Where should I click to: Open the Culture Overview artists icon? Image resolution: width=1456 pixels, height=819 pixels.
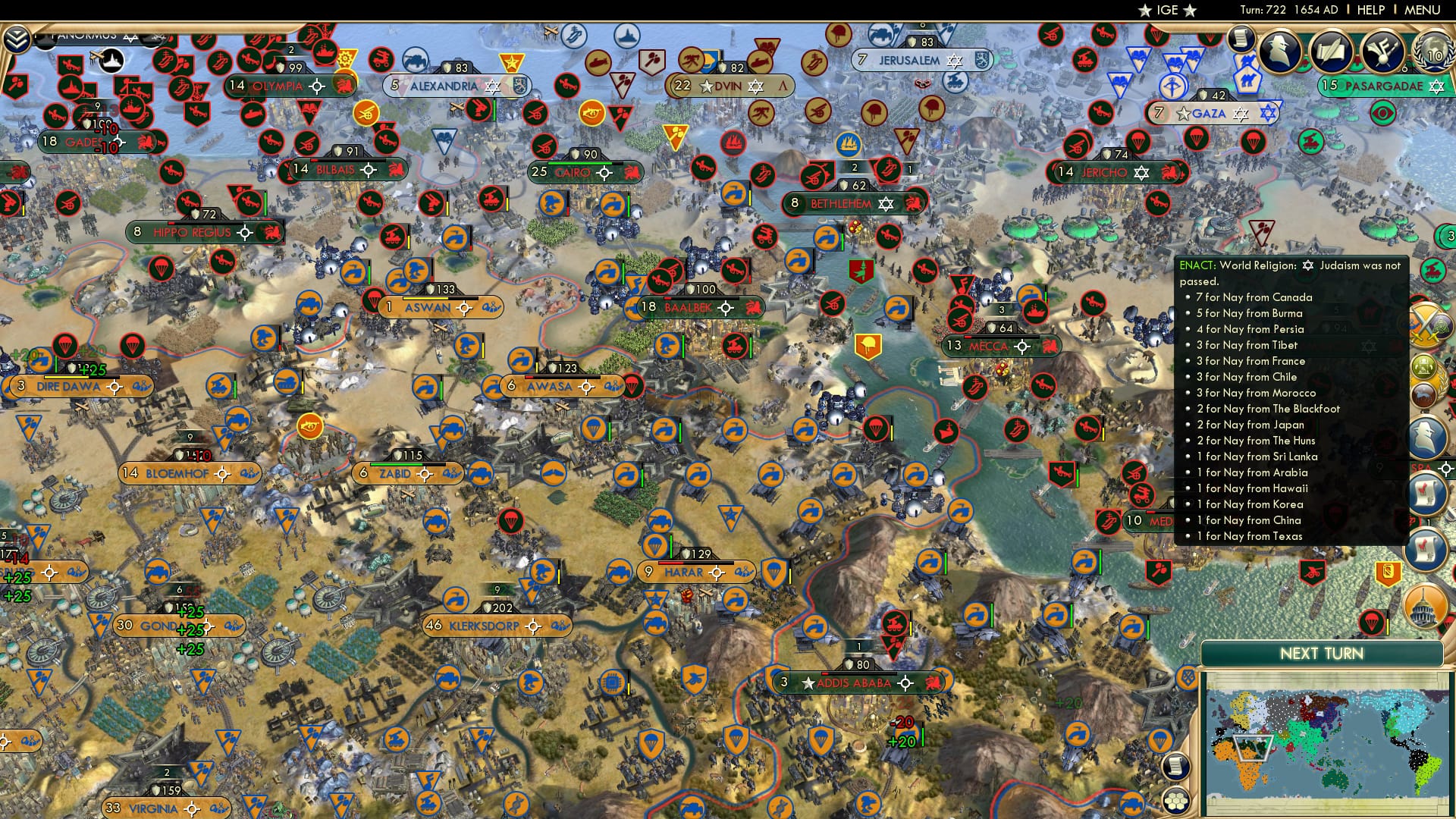[1382, 51]
